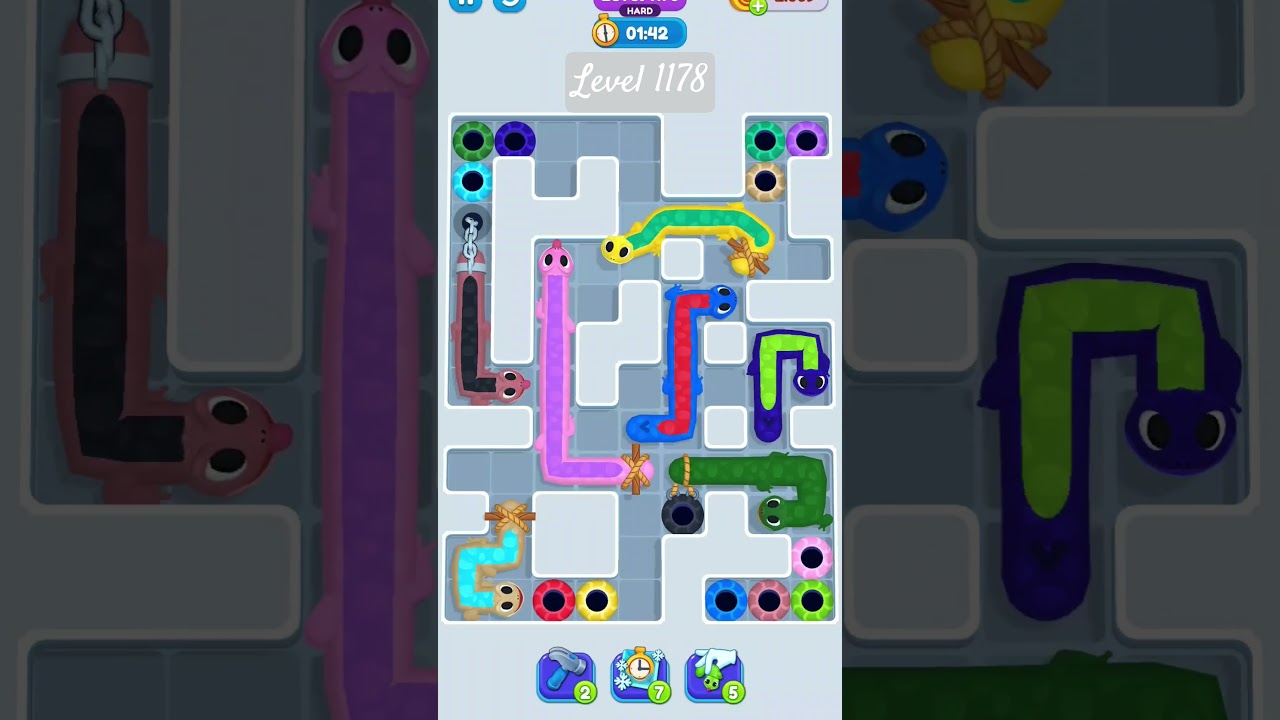
Task: Tap the black hole beside the dark green snake
Action: click(683, 516)
